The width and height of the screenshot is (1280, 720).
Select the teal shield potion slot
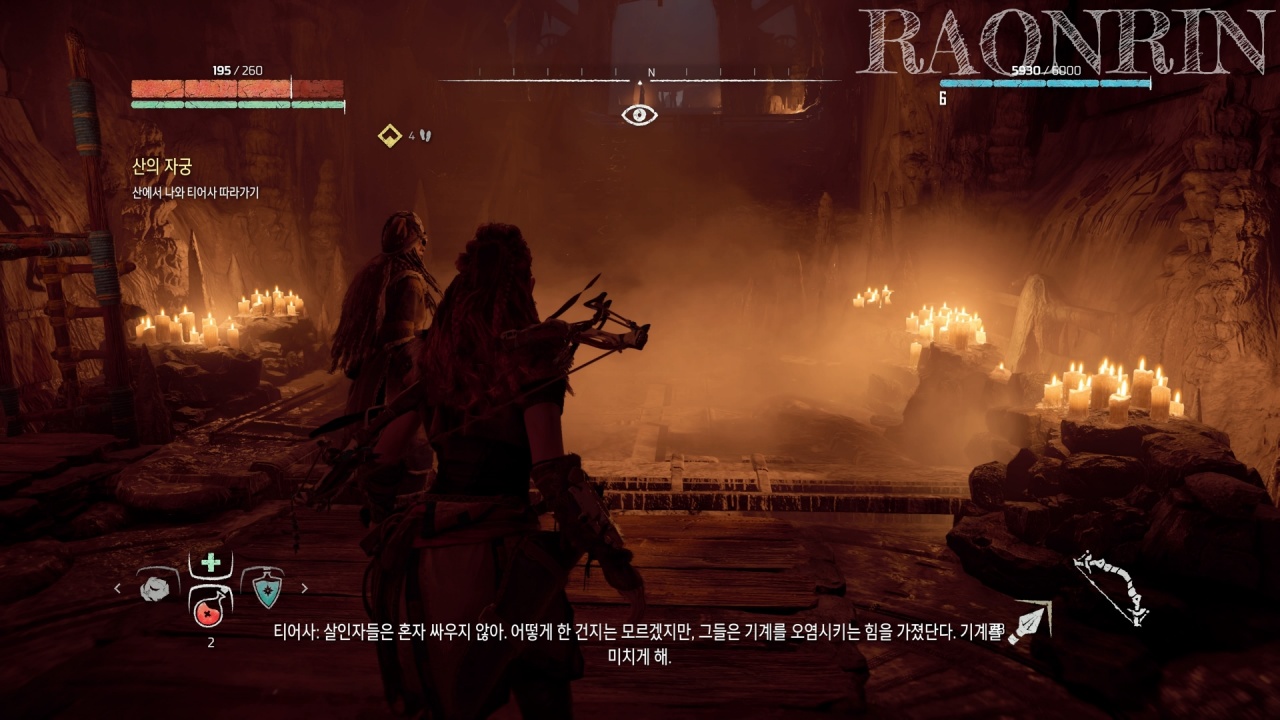pos(266,589)
